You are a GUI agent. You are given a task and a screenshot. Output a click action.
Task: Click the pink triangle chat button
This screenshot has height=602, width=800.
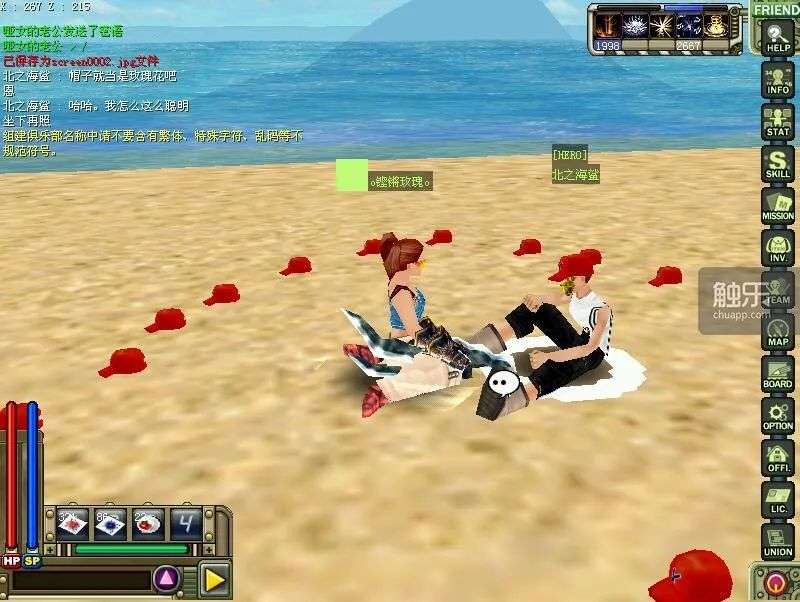point(167,579)
